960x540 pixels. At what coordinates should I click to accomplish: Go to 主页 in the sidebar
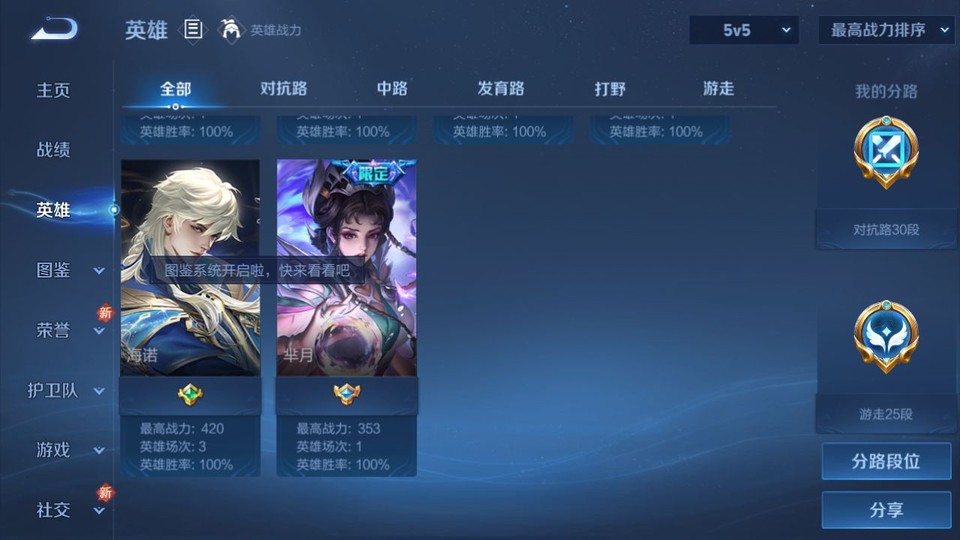[54, 90]
